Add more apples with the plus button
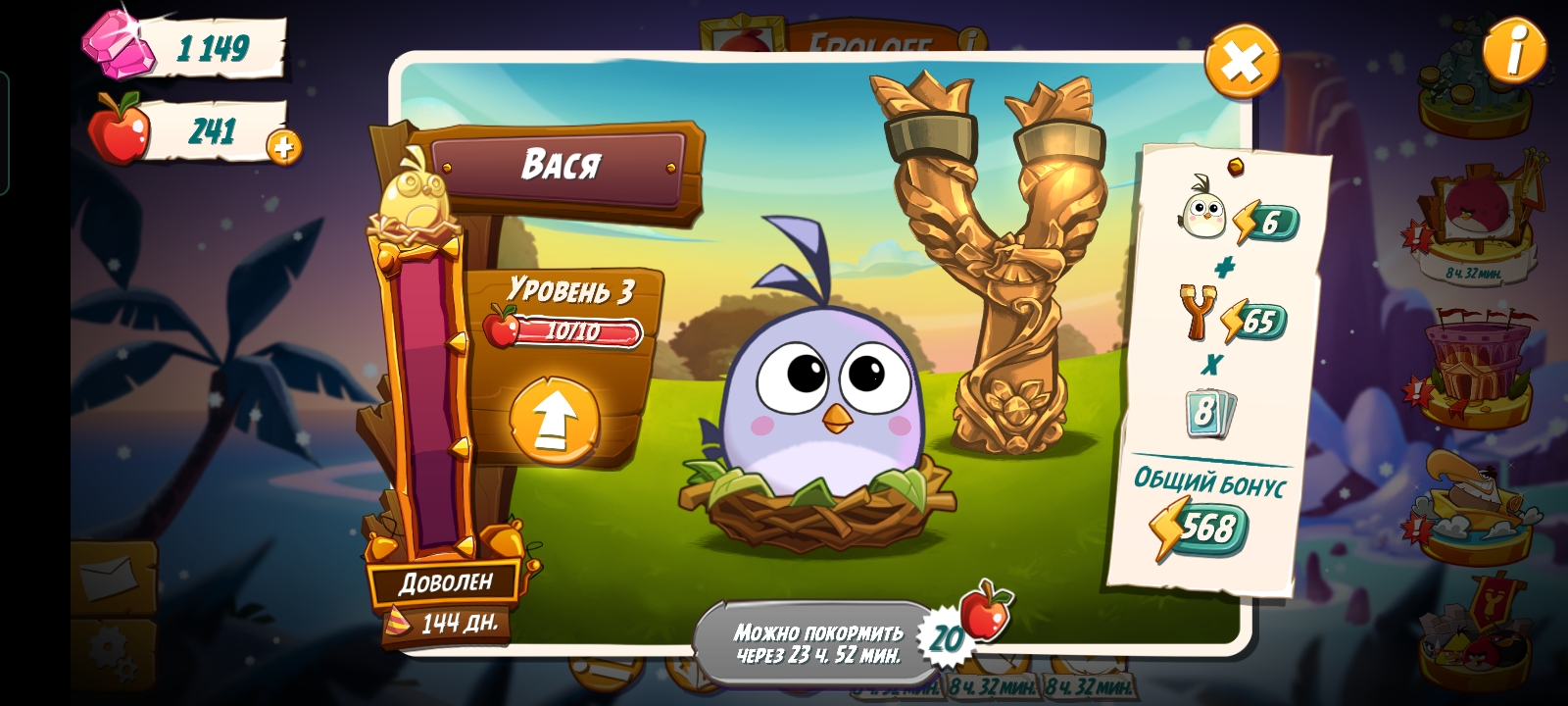The image size is (1568, 706). [284, 147]
